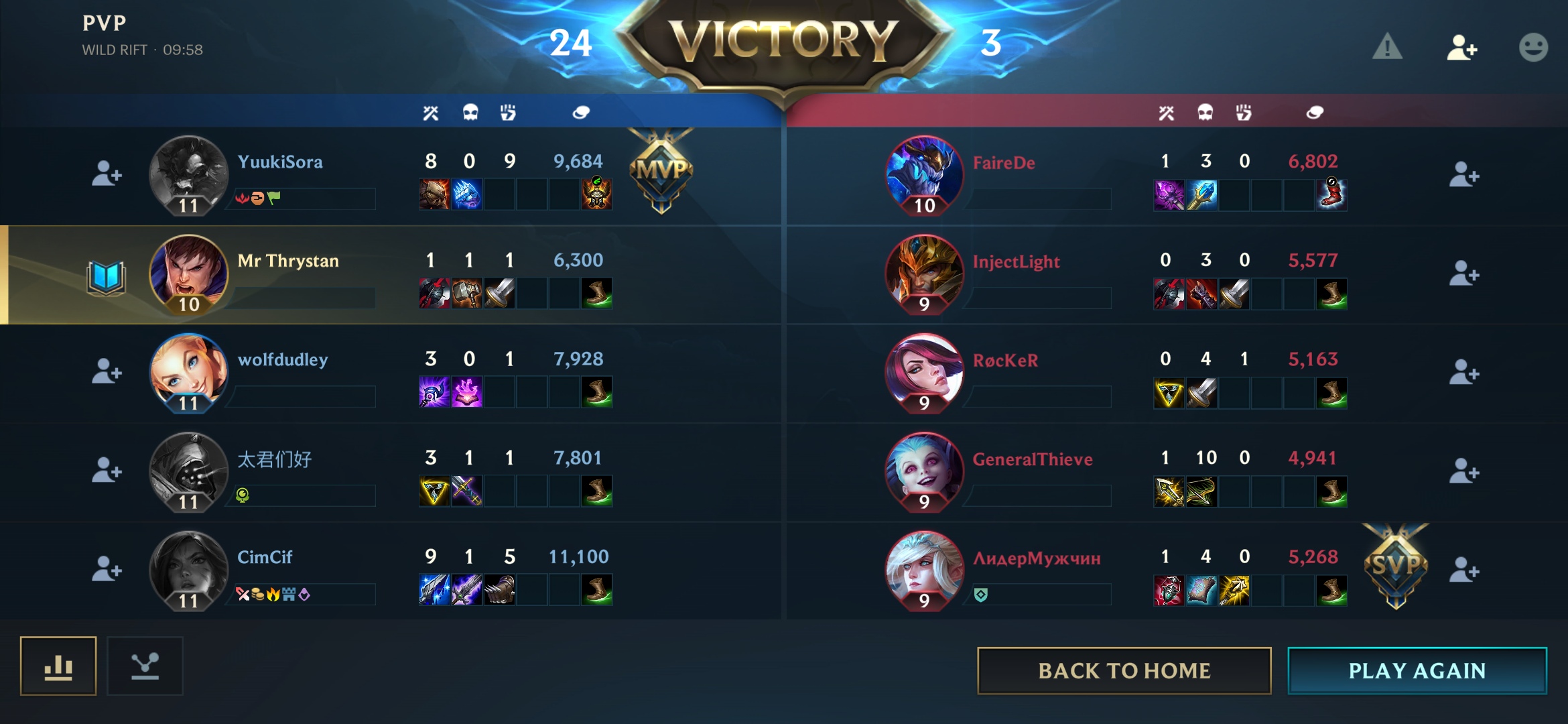Viewport: 1568px width, 724px height.
Task: Open the add friends icon at top
Action: click(1461, 48)
